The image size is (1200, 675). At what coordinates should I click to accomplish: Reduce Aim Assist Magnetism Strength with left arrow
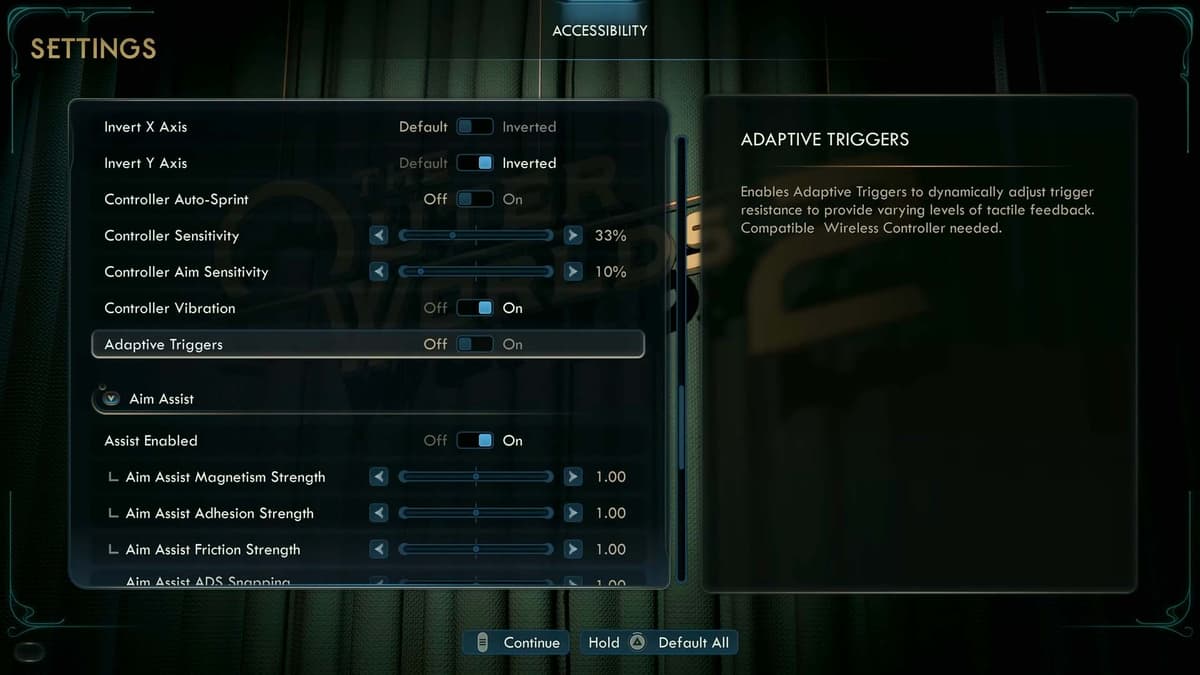point(379,477)
